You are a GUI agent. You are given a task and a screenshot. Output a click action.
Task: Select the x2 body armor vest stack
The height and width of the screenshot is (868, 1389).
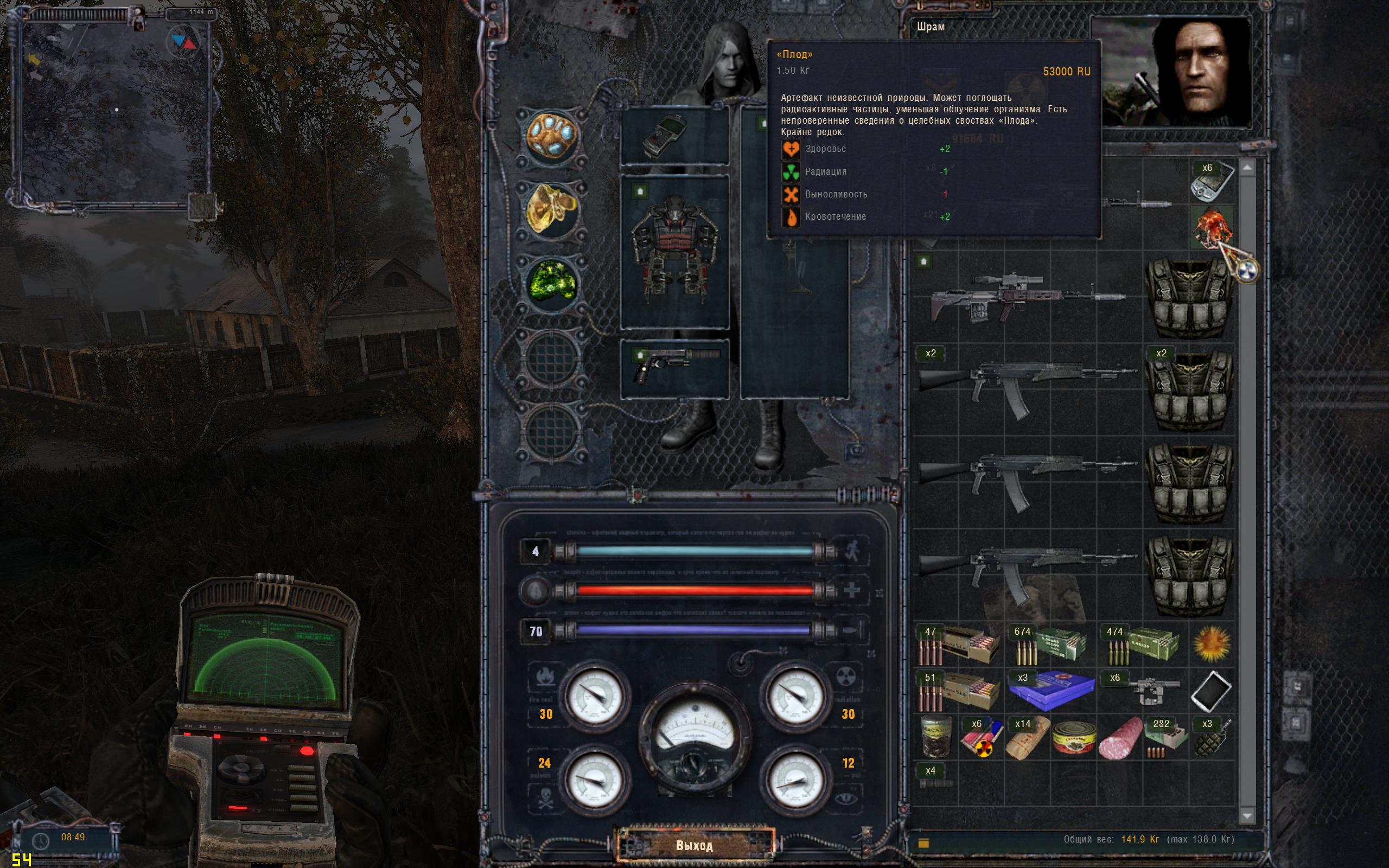pyautogui.click(x=1189, y=387)
